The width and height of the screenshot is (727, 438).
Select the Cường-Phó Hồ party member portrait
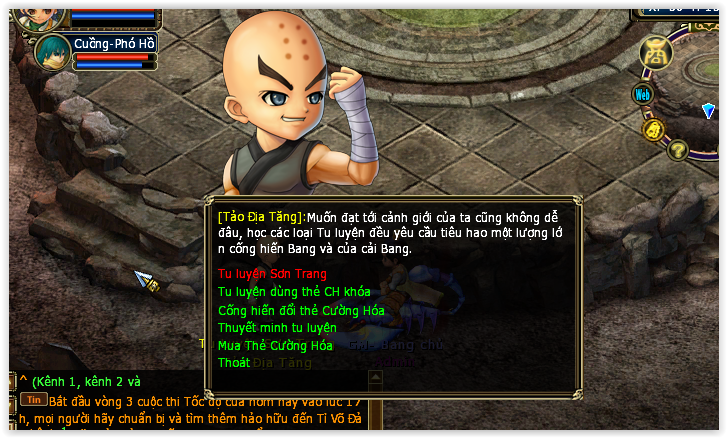point(52,52)
